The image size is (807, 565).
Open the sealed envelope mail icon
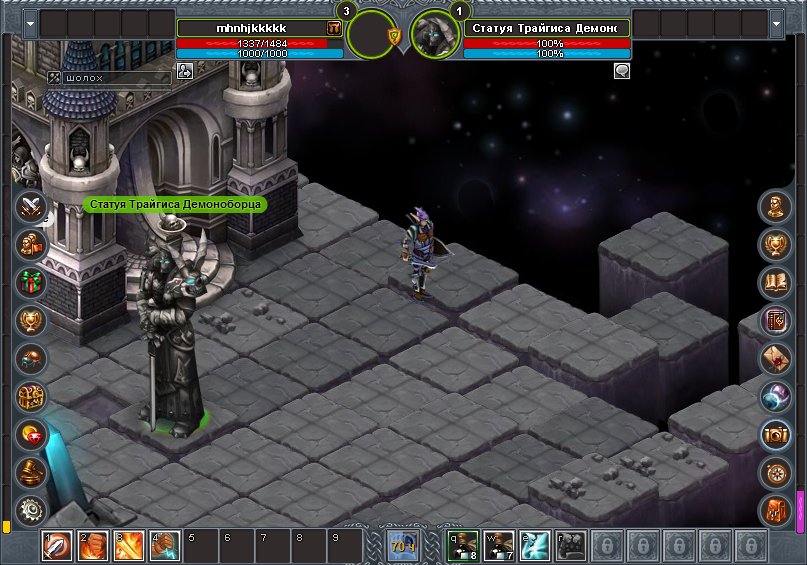pos(775,358)
